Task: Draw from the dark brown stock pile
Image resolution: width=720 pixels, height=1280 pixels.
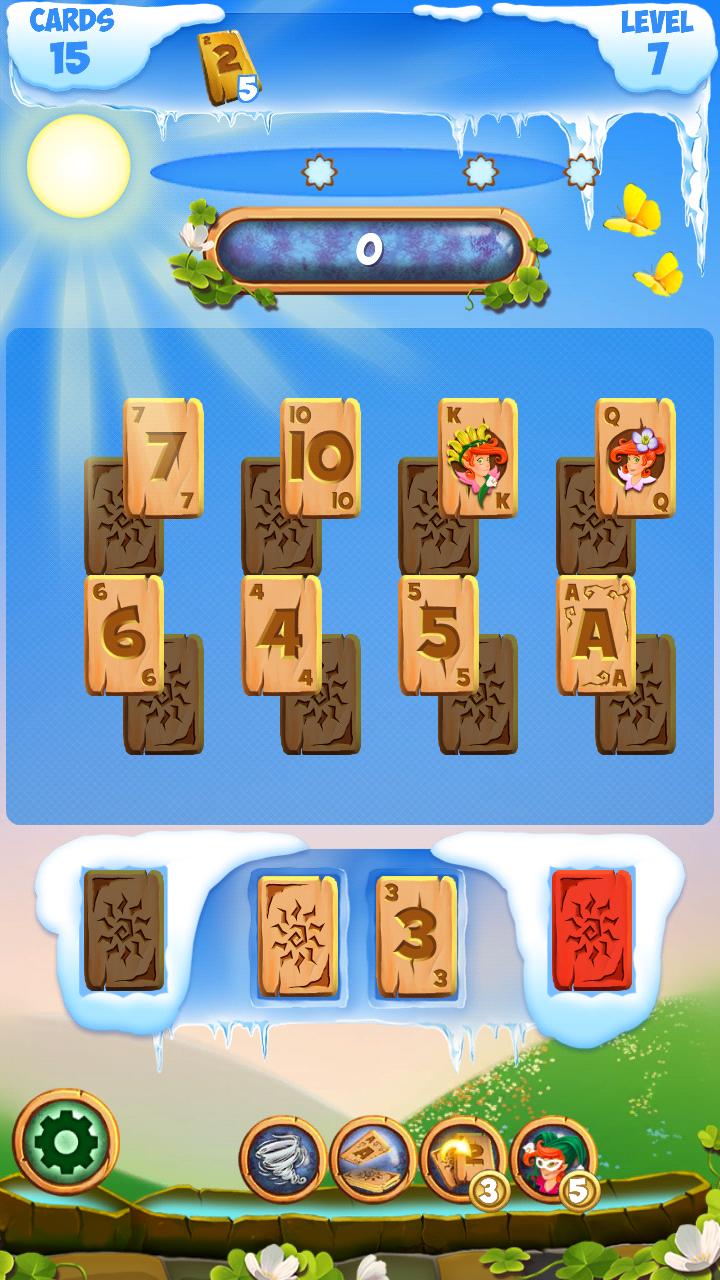Action: click(x=124, y=930)
